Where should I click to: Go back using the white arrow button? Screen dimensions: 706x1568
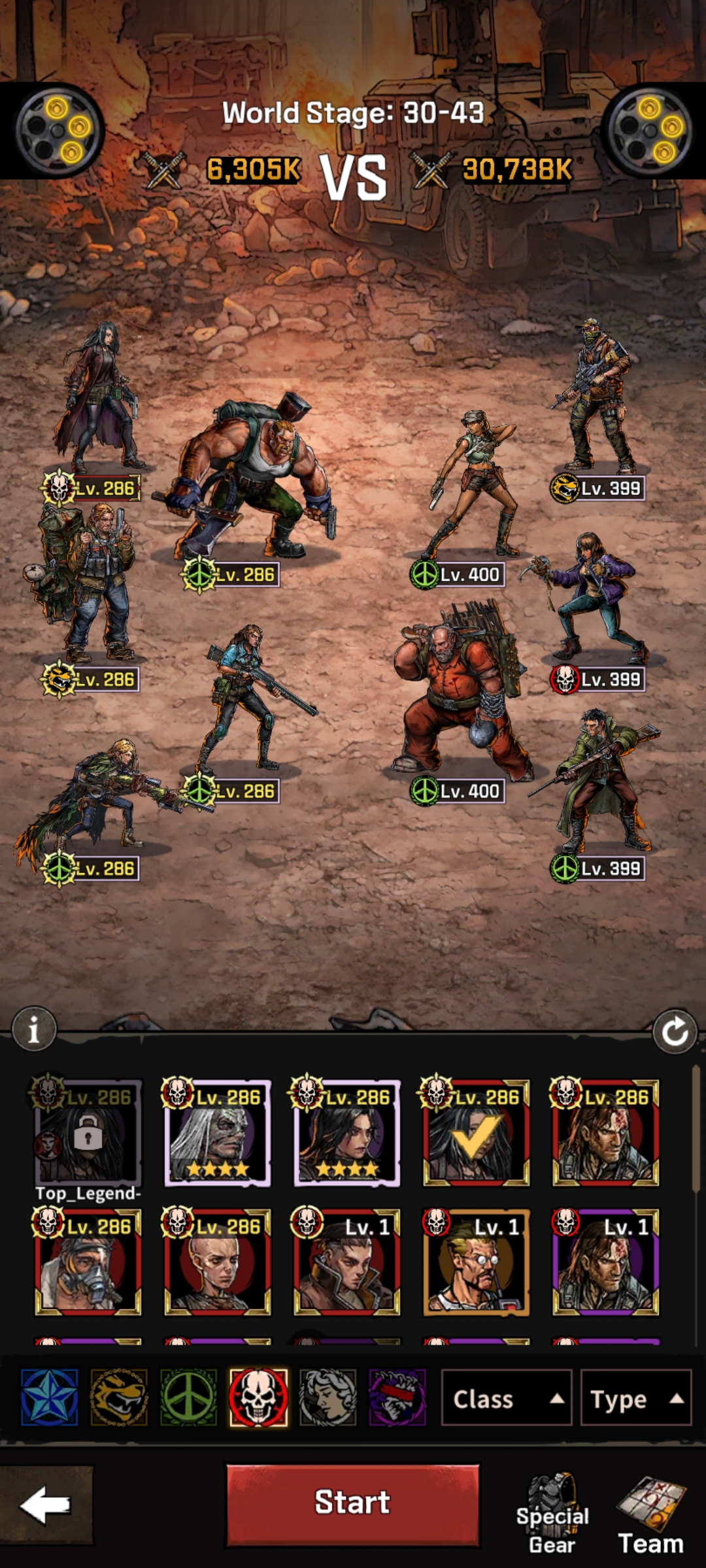45,1505
